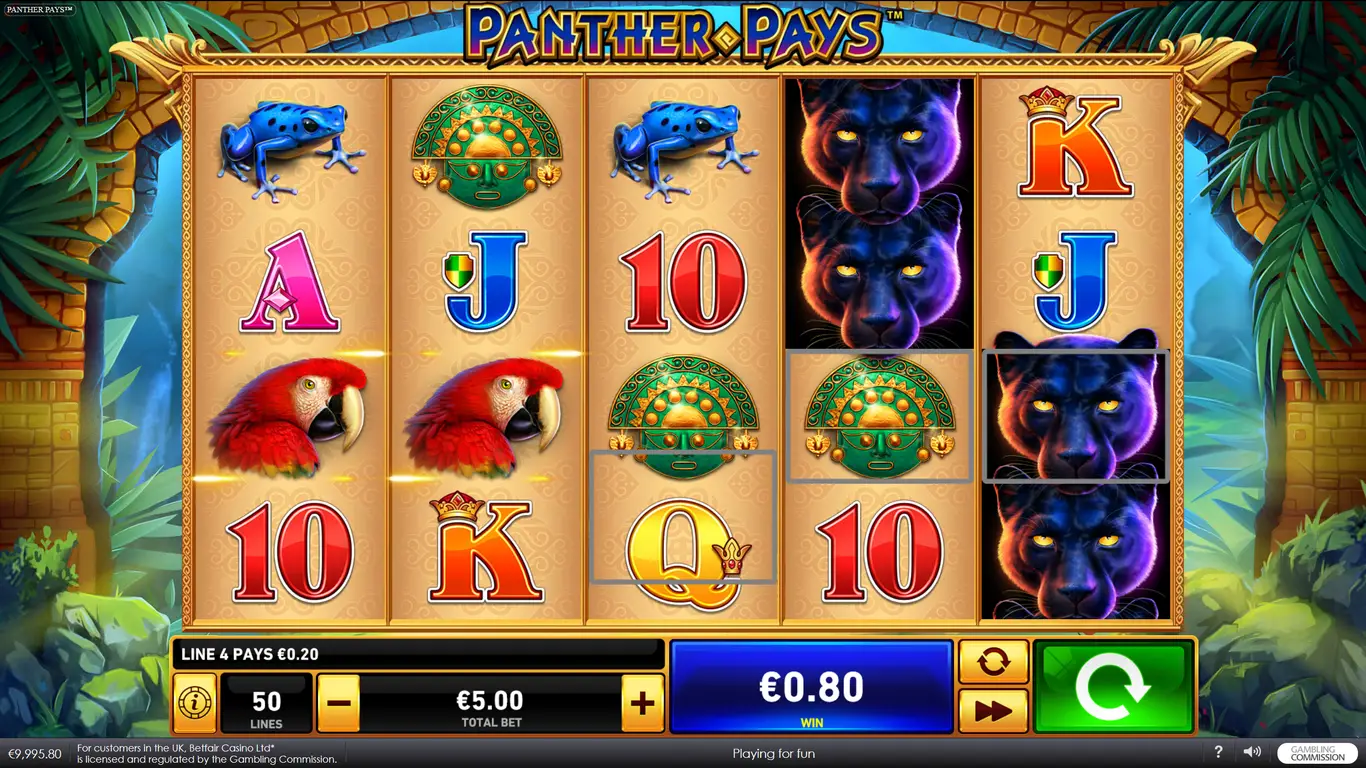Open the Gambling Commission link
This screenshot has width=1366, height=768.
[1317, 753]
